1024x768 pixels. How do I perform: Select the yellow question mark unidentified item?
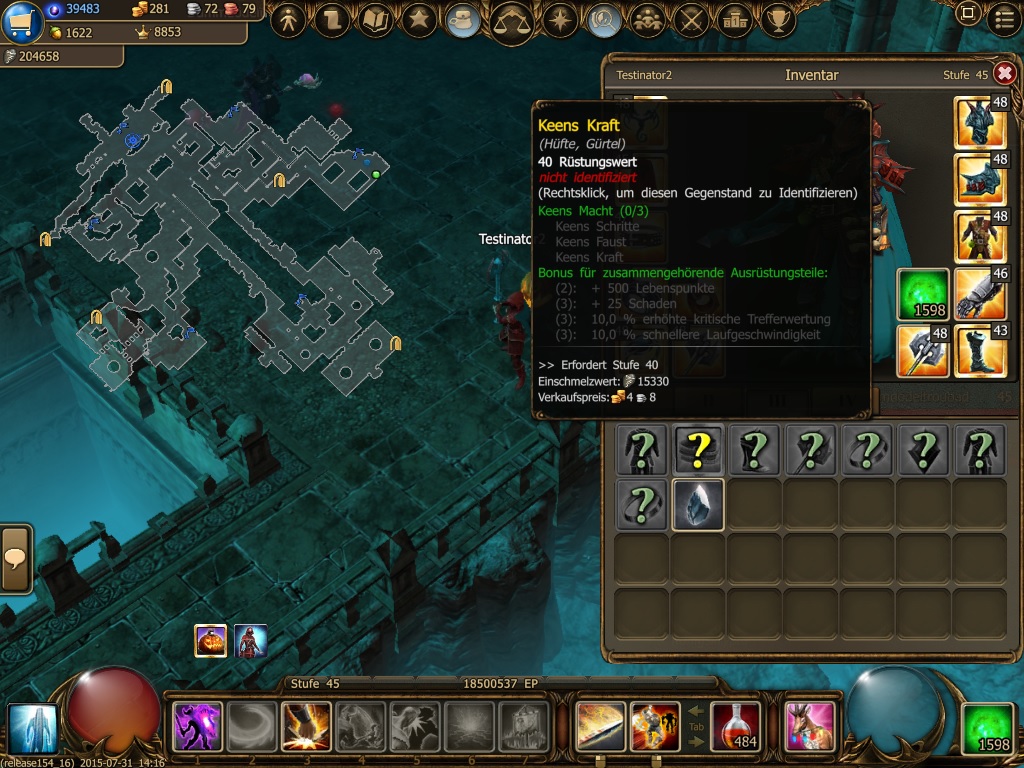tap(697, 449)
